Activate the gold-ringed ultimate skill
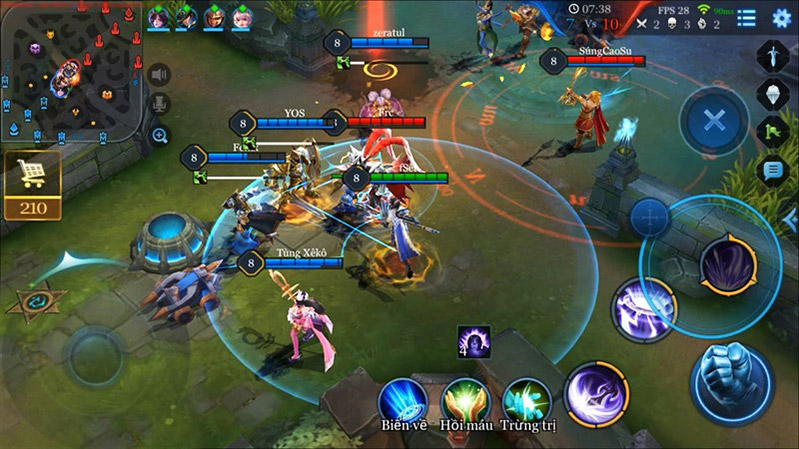The image size is (799, 449). coord(728,265)
